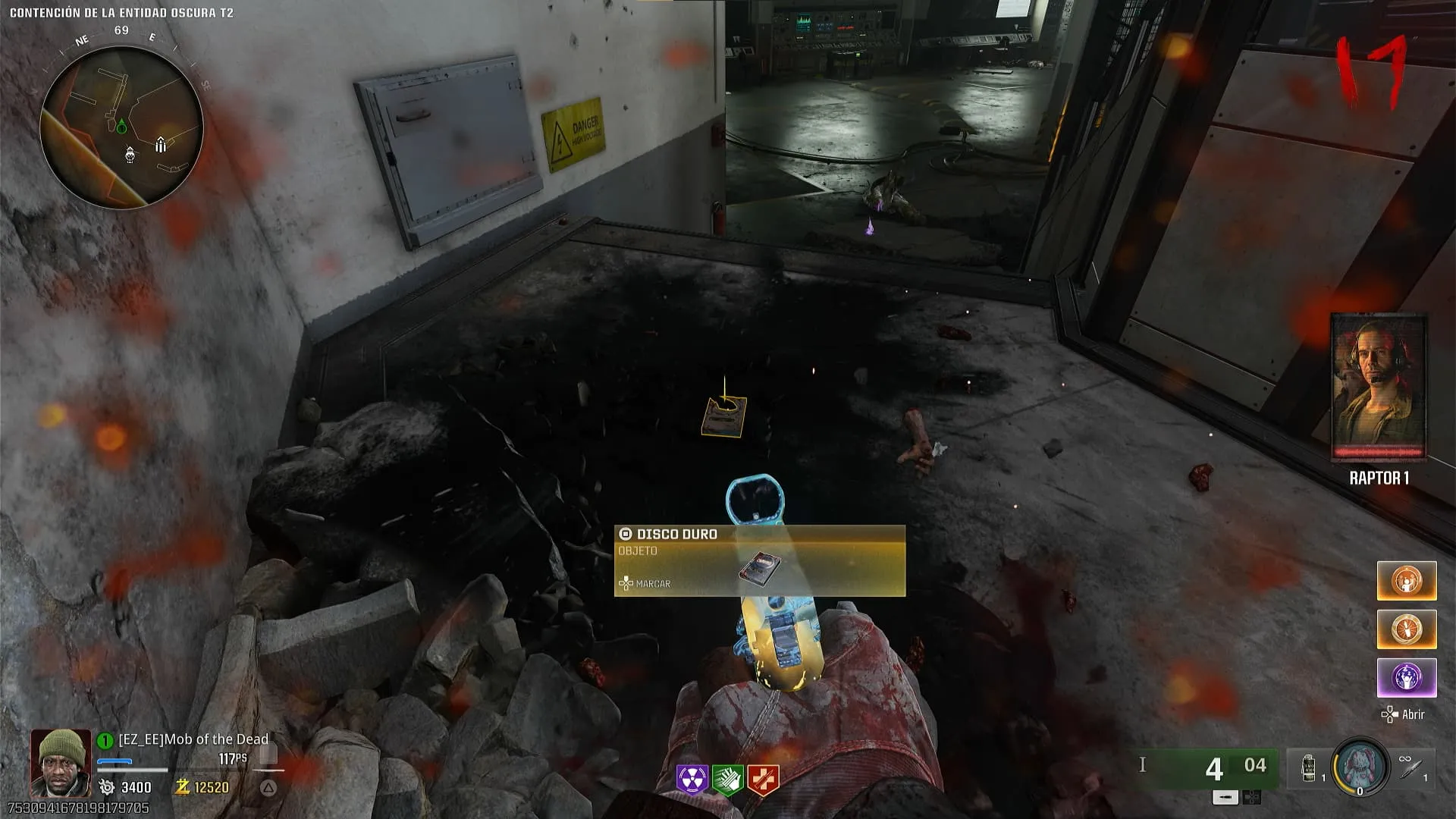Activate the purple GobbleGum slot

pyautogui.click(x=1406, y=677)
